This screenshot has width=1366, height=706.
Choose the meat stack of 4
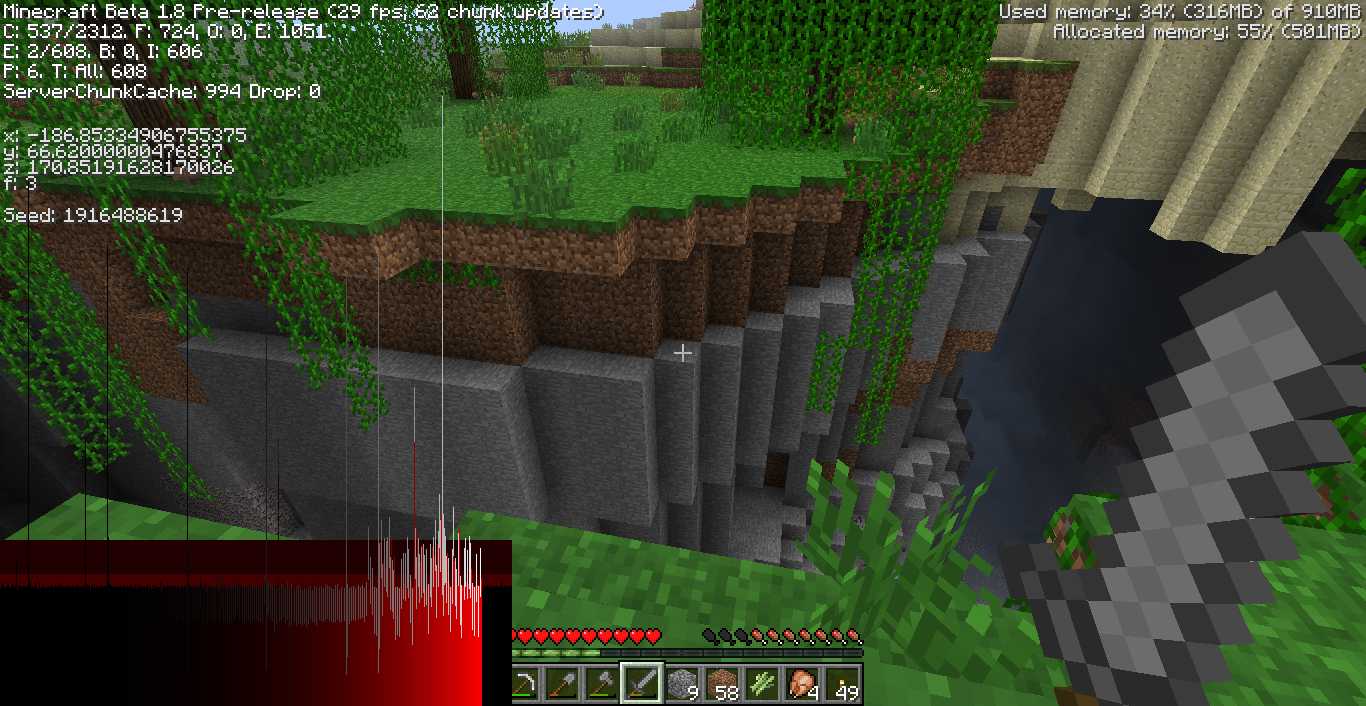click(x=802, y=684)
